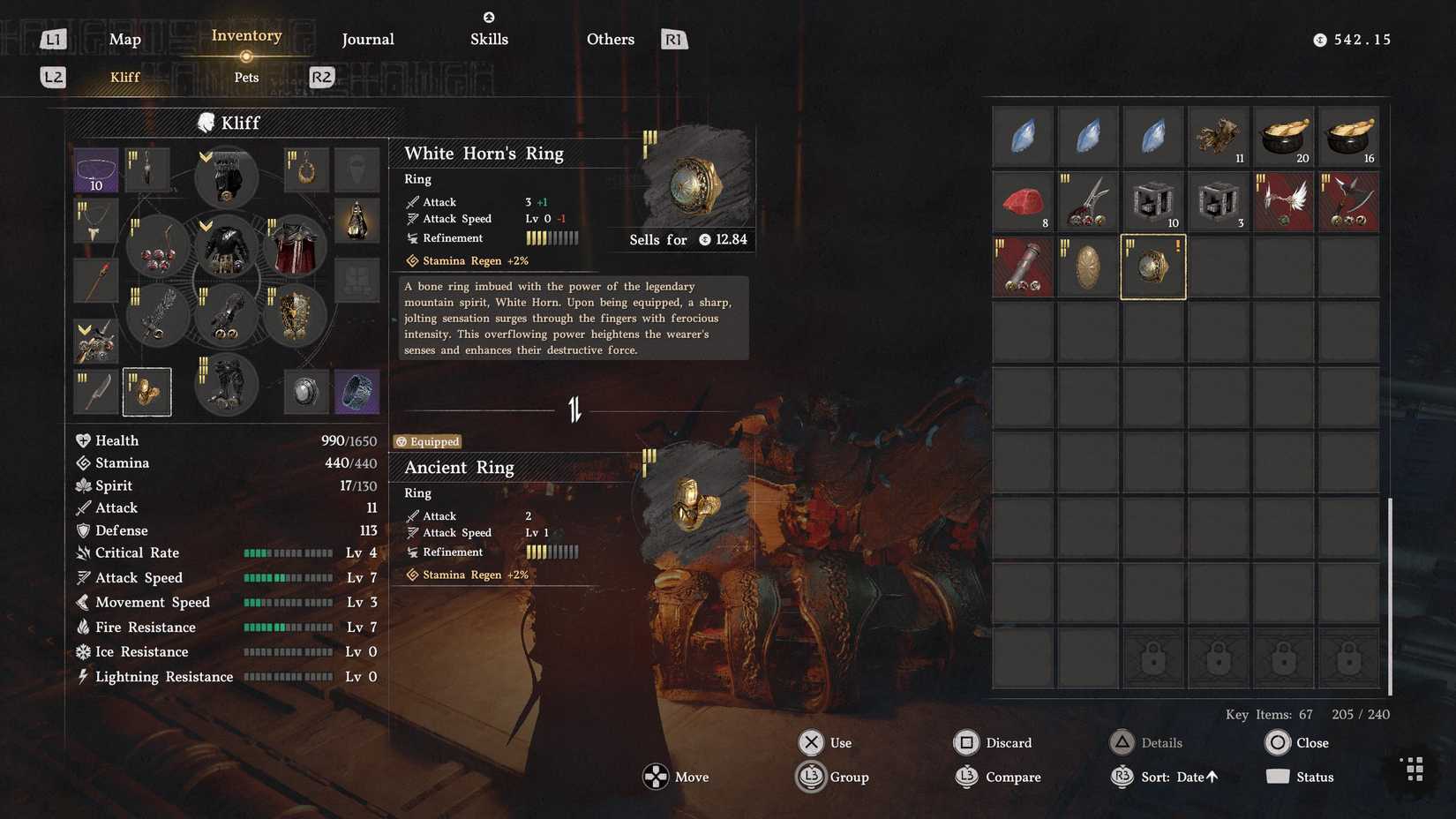
Task: Open the grid menu icon in bottom-right corner
Action: tap(1413, 769)
